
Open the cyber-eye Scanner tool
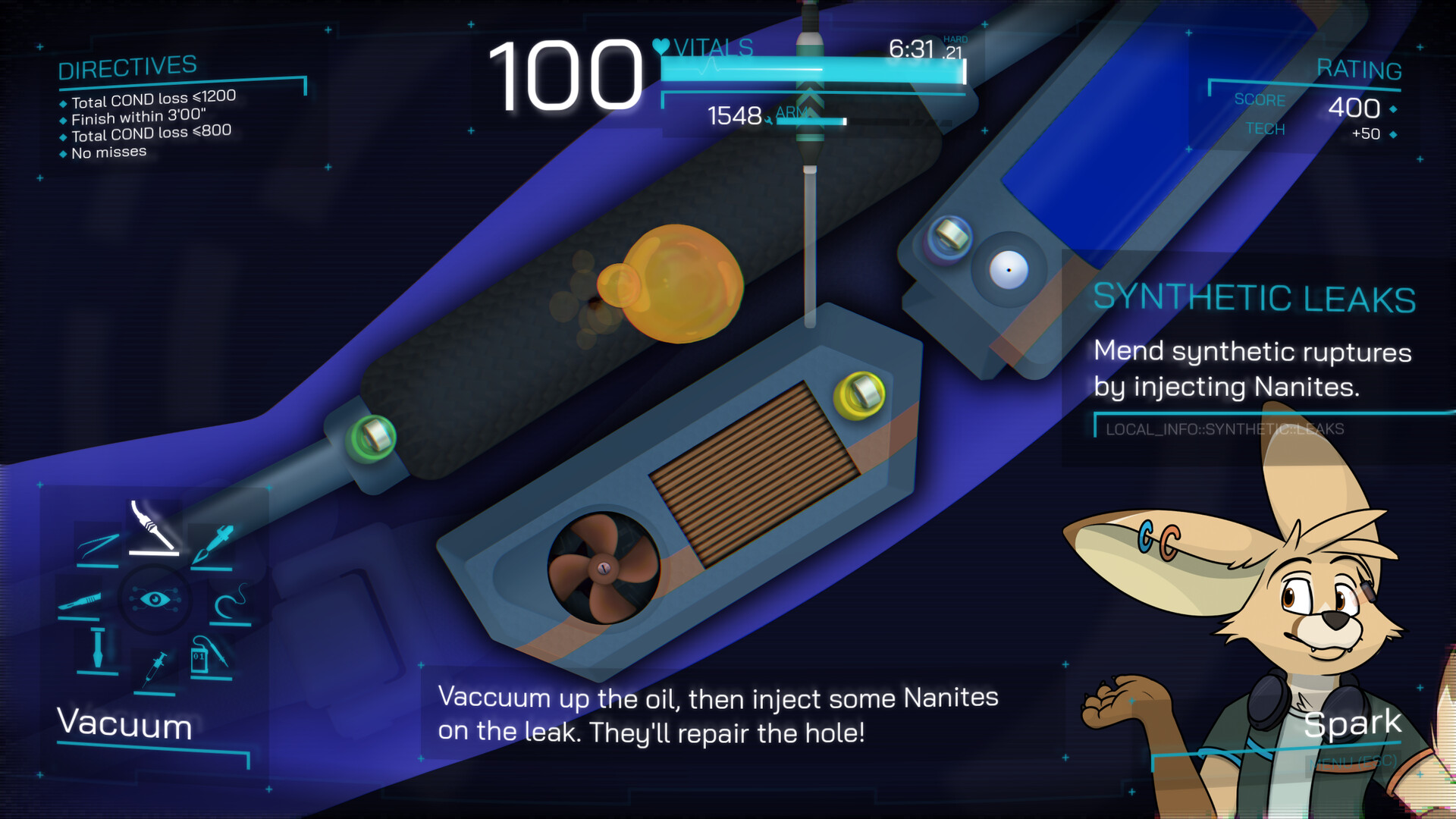pos(155,598)
